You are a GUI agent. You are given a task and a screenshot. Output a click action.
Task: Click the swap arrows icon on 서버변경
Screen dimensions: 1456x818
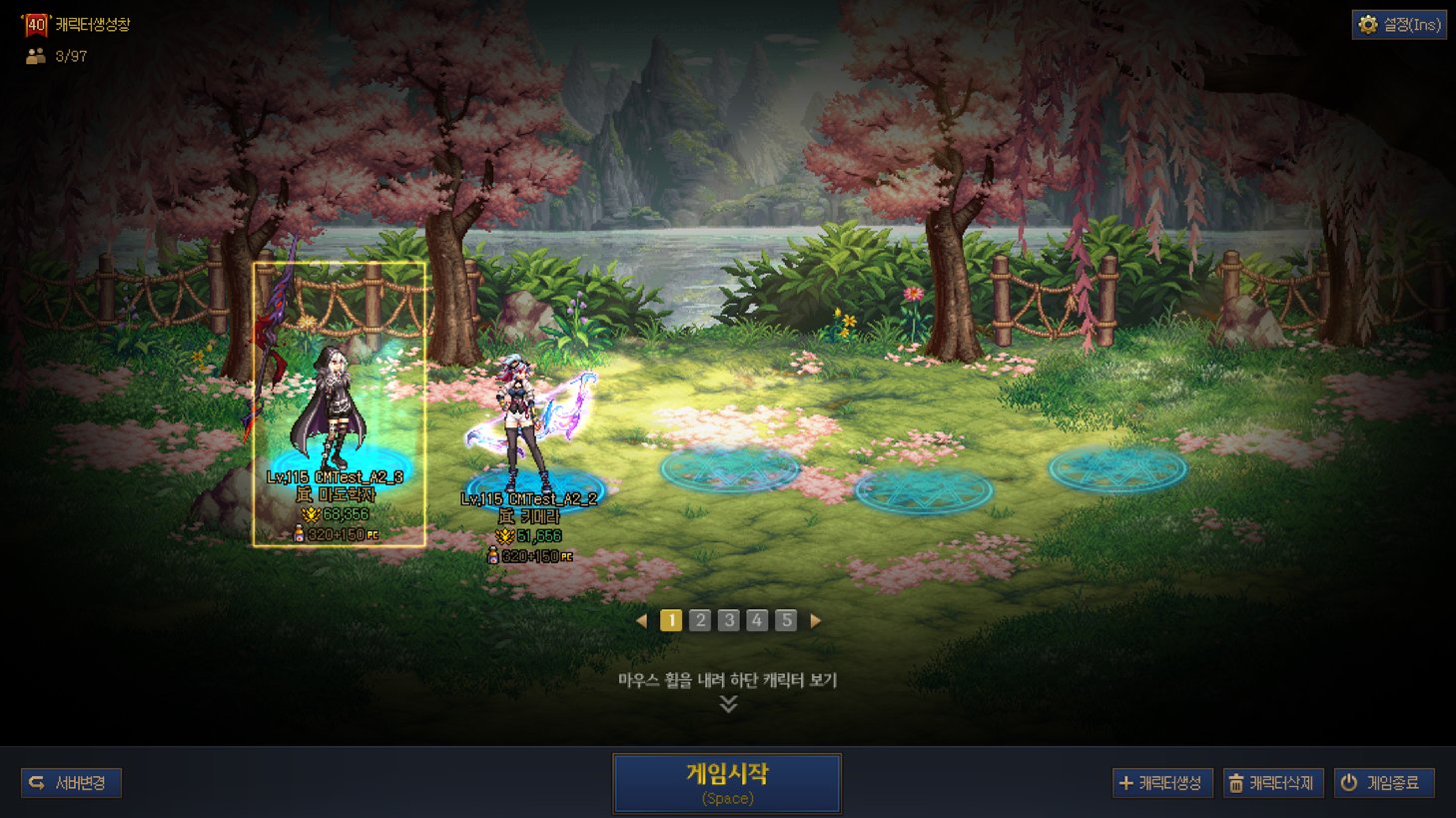coord(37,783)
